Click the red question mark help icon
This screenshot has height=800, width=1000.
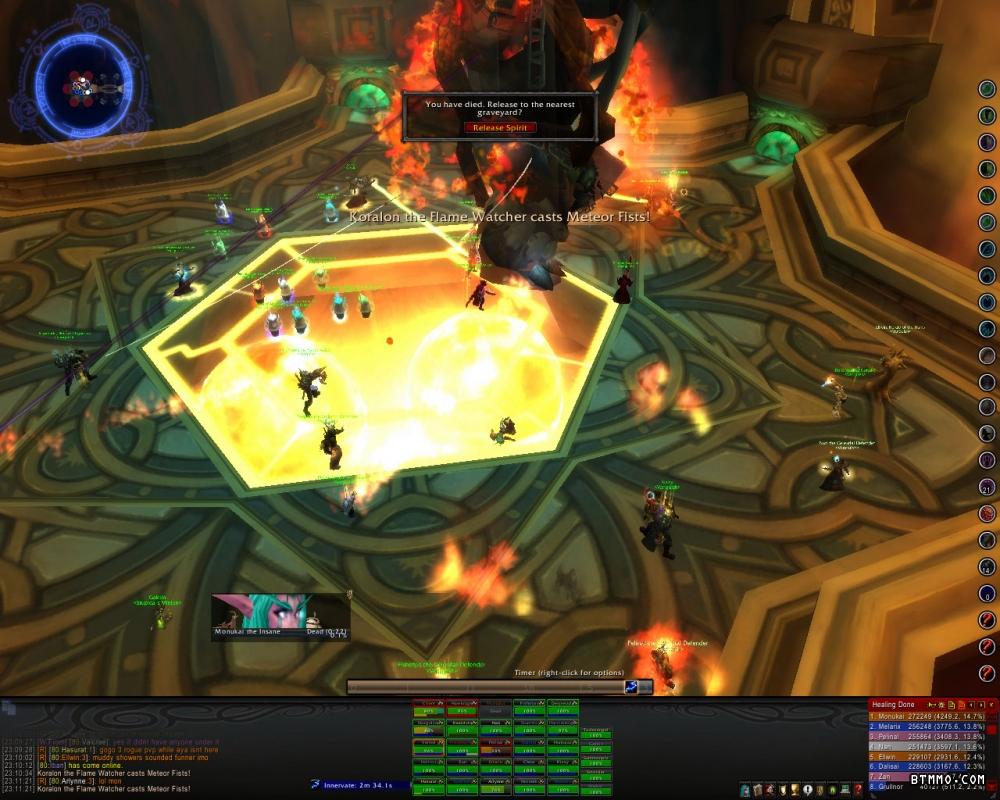pyautogui.click(x=858, y=790)
